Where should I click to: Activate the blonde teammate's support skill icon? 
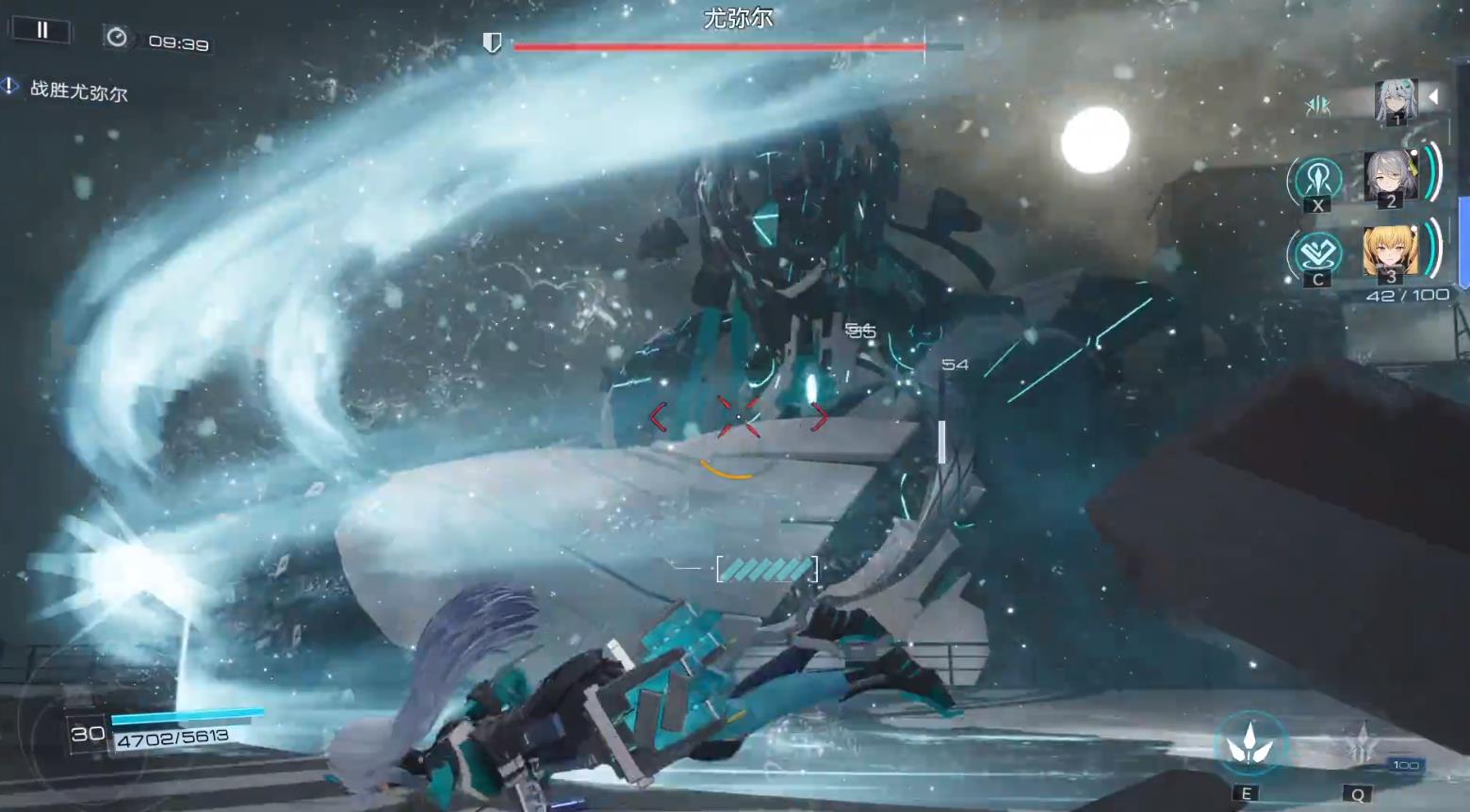[1317, 253]
